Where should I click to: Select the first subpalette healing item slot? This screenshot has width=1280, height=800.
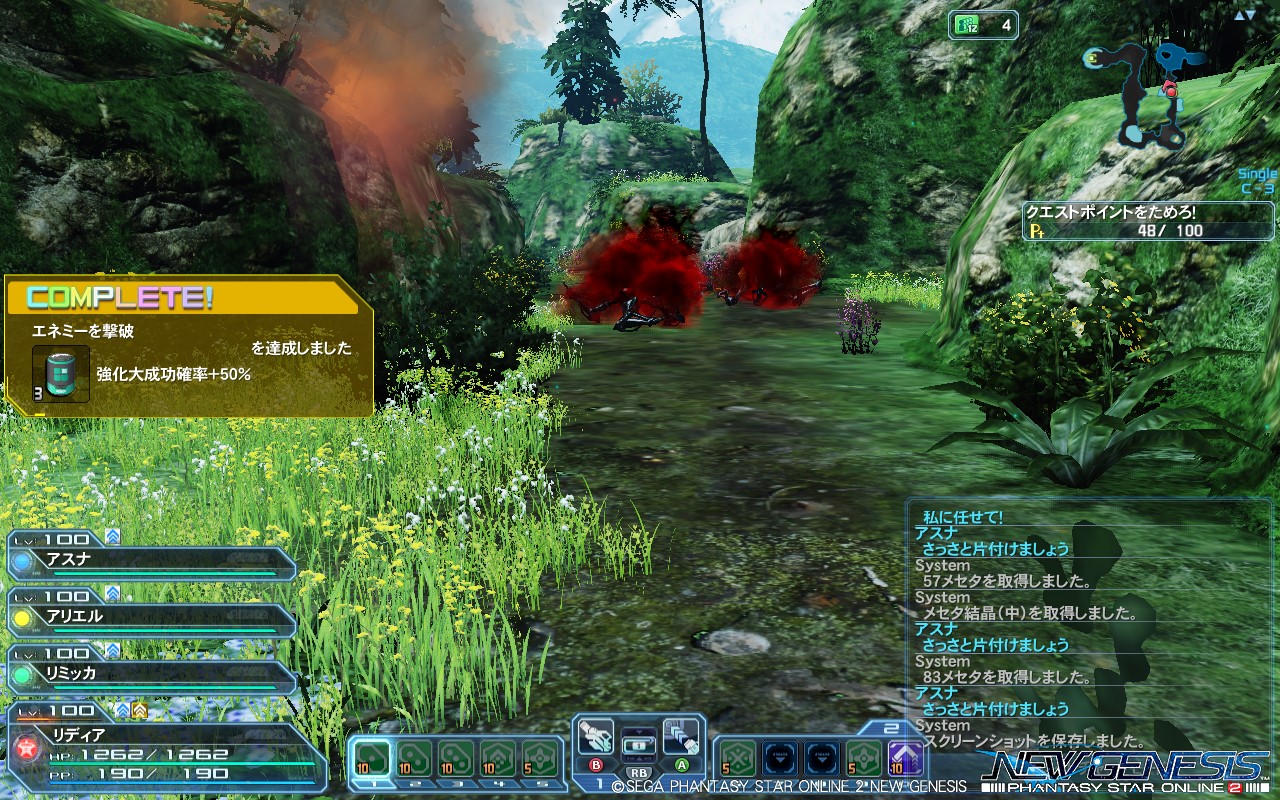pyautogui.click(x=372, y=758)
